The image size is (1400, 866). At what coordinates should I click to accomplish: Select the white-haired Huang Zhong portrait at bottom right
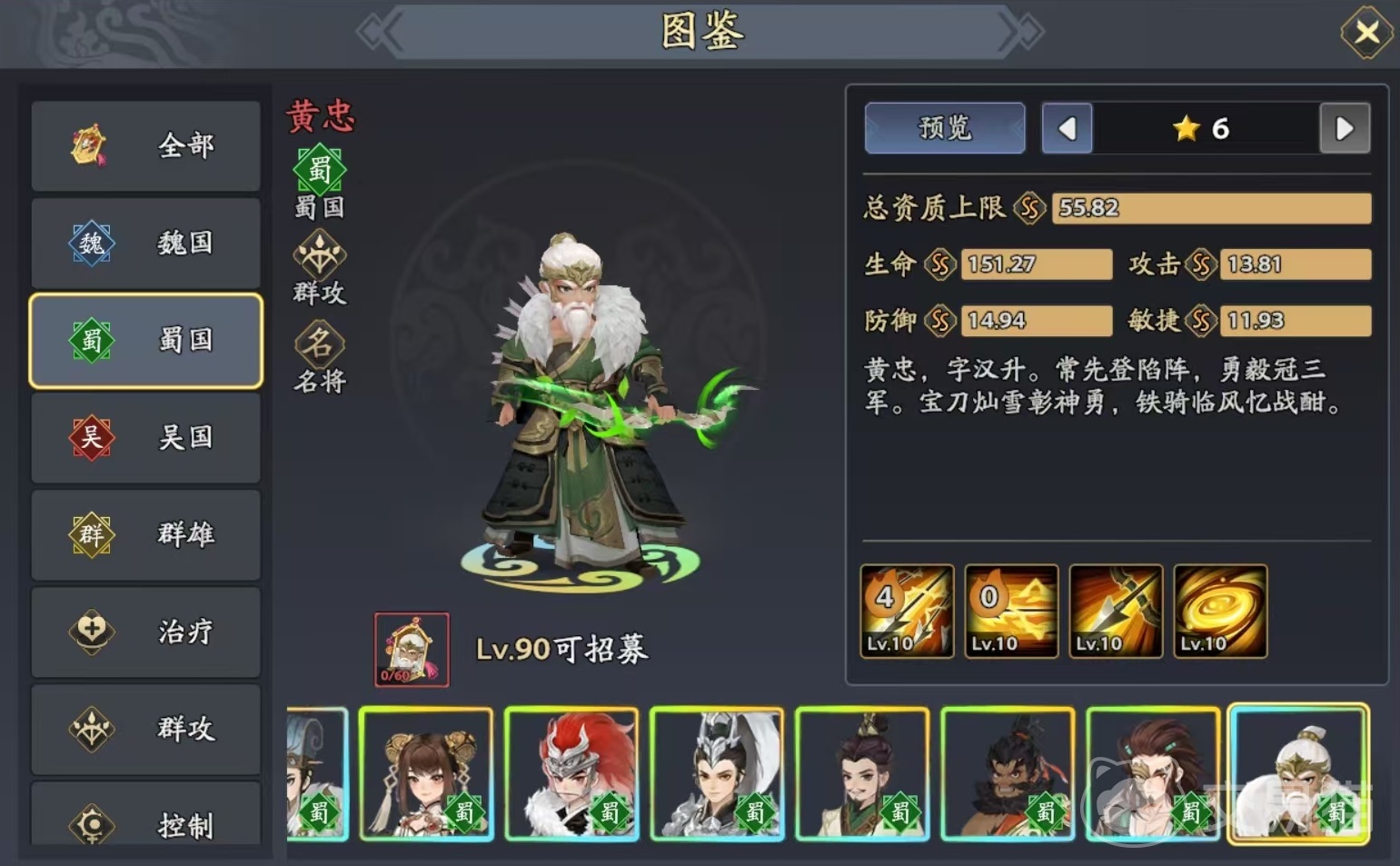1299,775
